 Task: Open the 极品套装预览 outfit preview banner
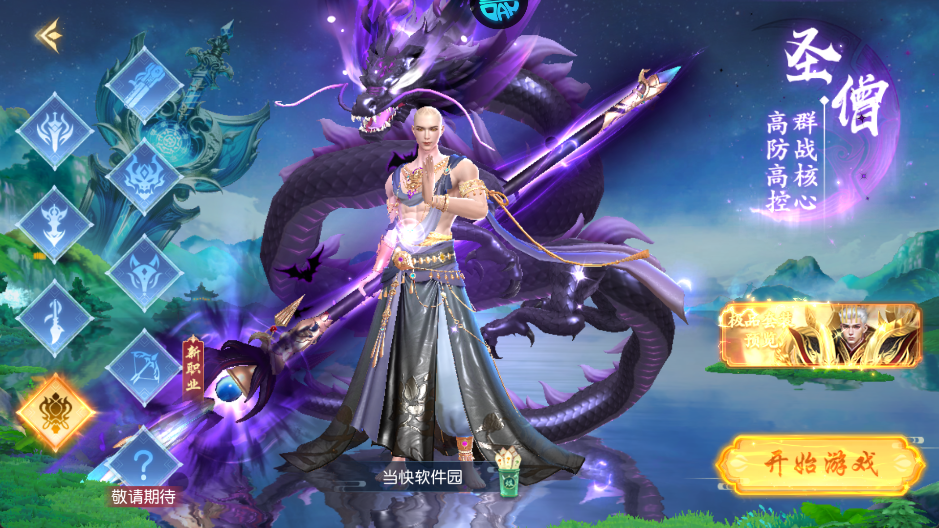pos(819,336)
